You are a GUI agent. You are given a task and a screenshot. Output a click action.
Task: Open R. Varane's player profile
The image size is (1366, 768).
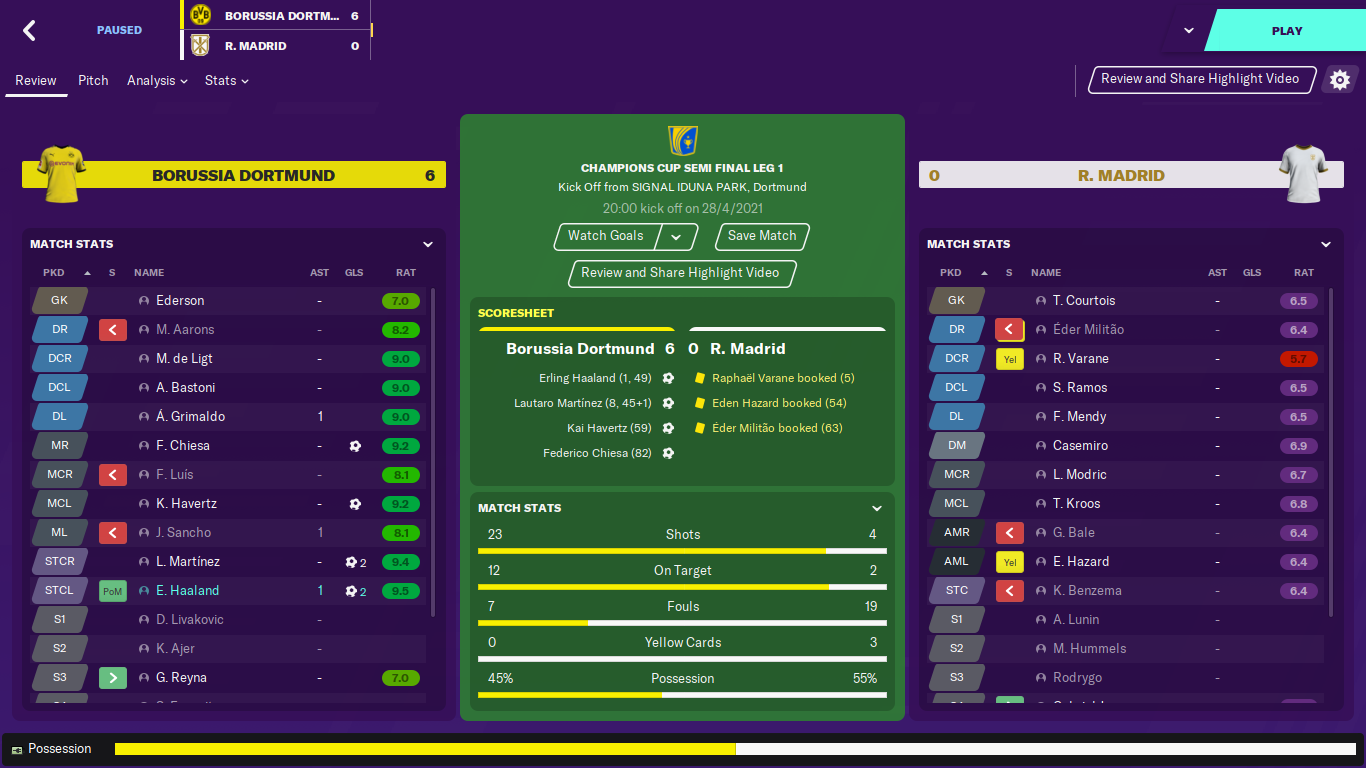pyautogui.click(x=1080, y=359)
